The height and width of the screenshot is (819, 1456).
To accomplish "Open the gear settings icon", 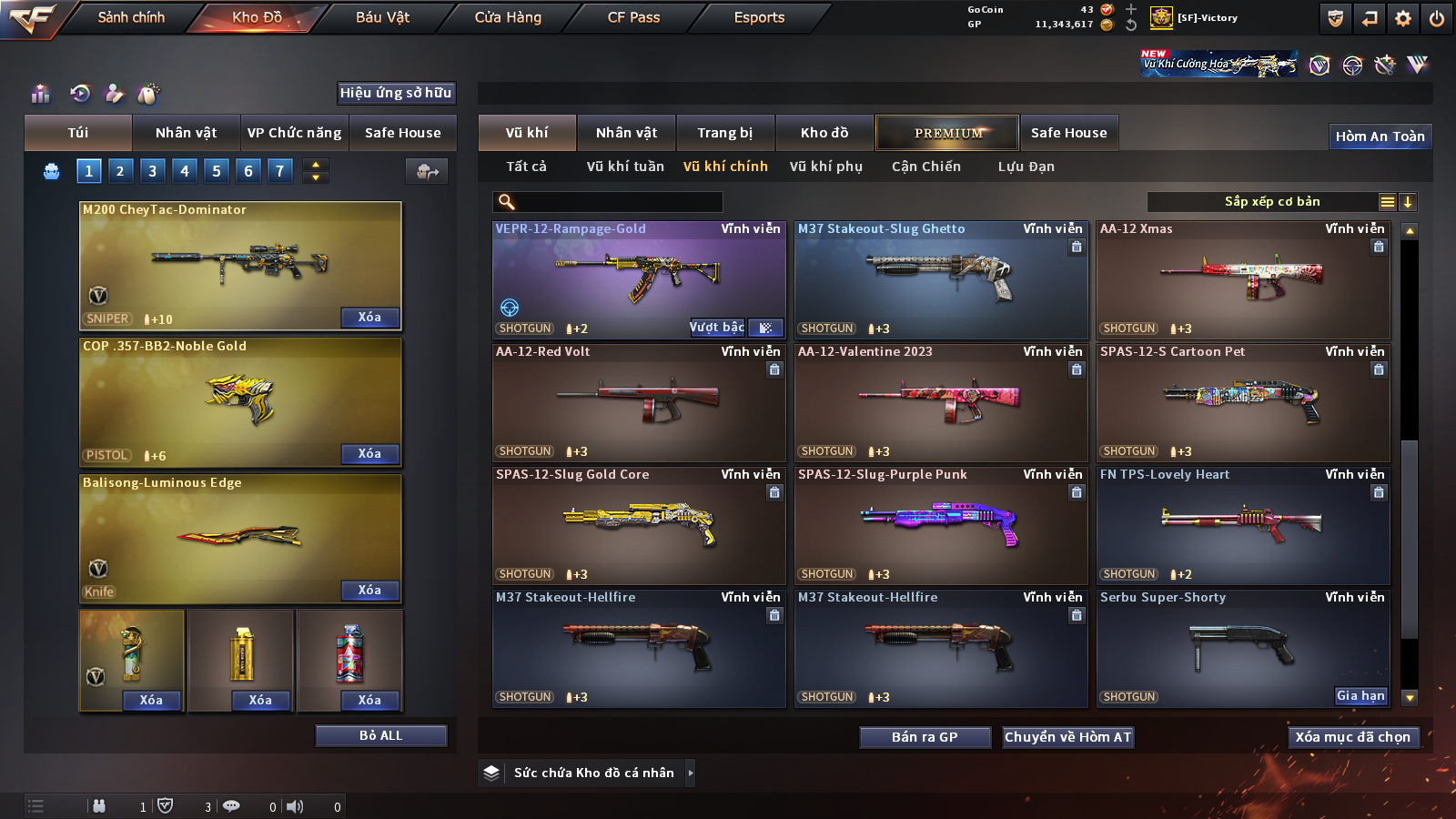I will click(1403, 18).
